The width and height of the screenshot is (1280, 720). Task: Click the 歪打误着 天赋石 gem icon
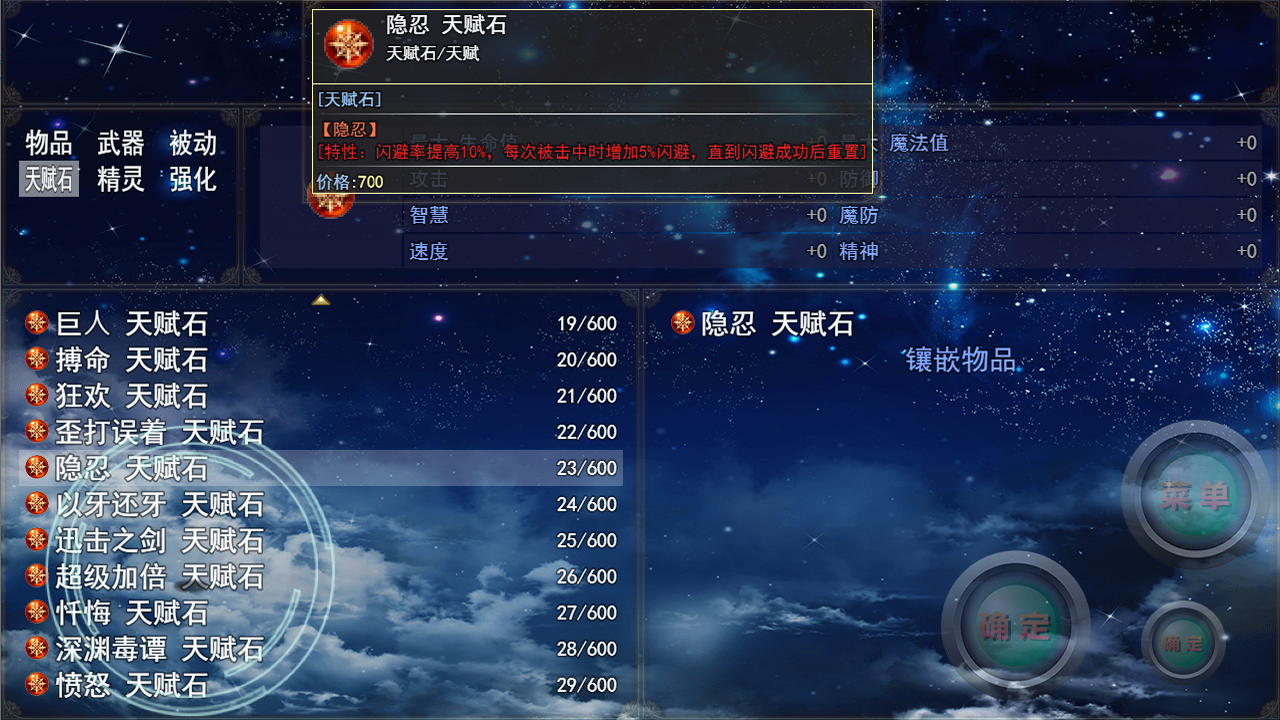click(x=35, y=431)
